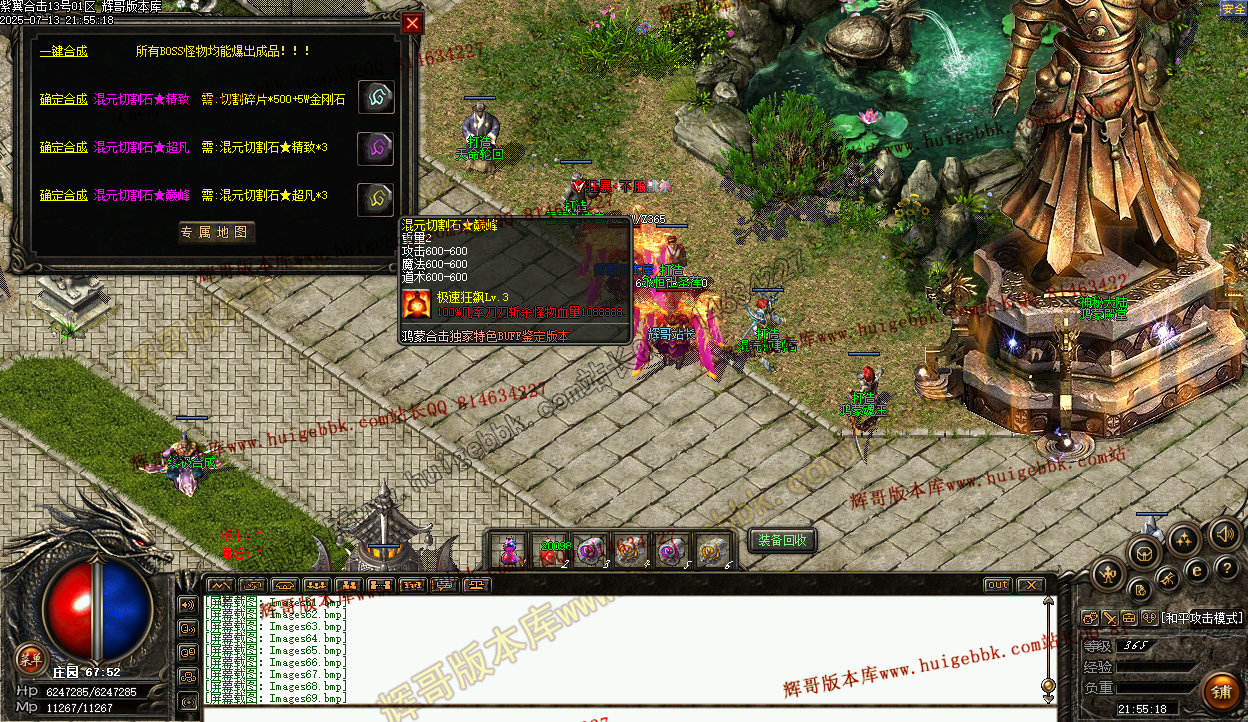The width and height of the screenshot is (1248, 722).
Task: Open the 专属地图 exclusive map button
Action: pos(216,233)
